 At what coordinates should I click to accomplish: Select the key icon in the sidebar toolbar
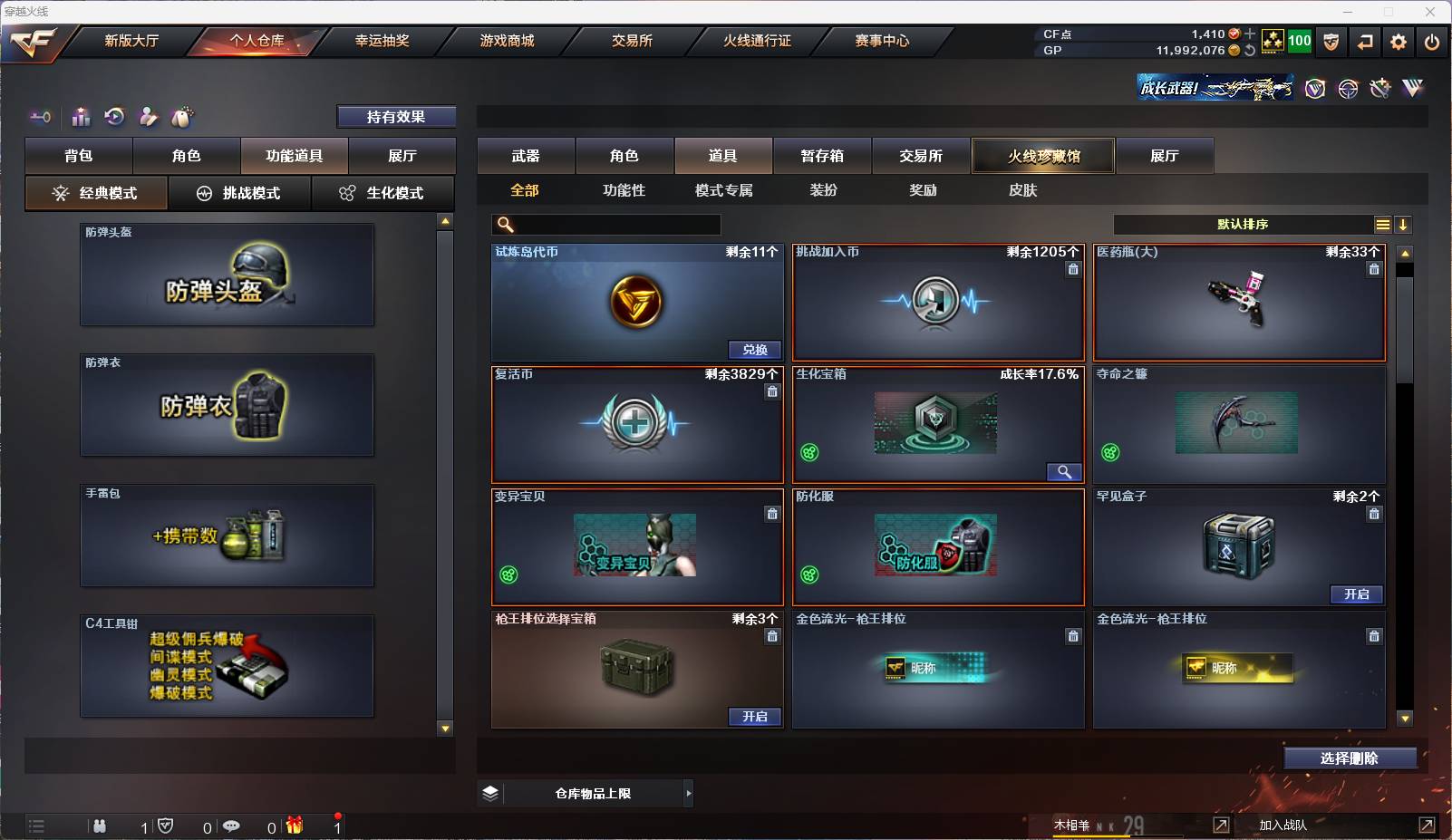(x=38, y=117)
